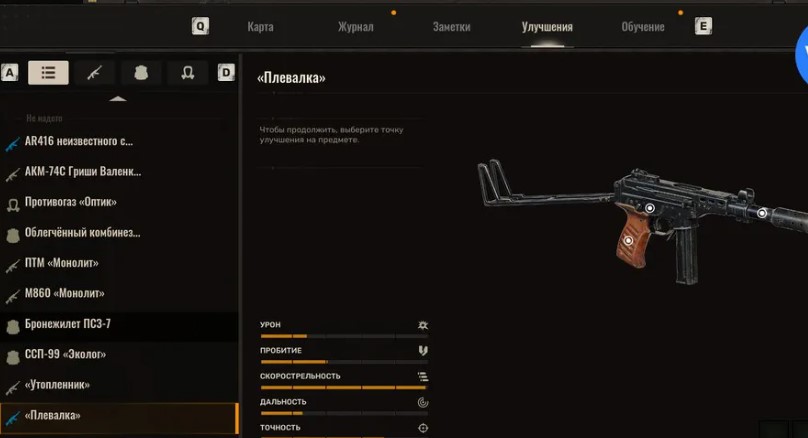Viewport: 808px width, 438px height.
Task: Select Противогаз «Оптик» from the list
Action: point(70,202)
